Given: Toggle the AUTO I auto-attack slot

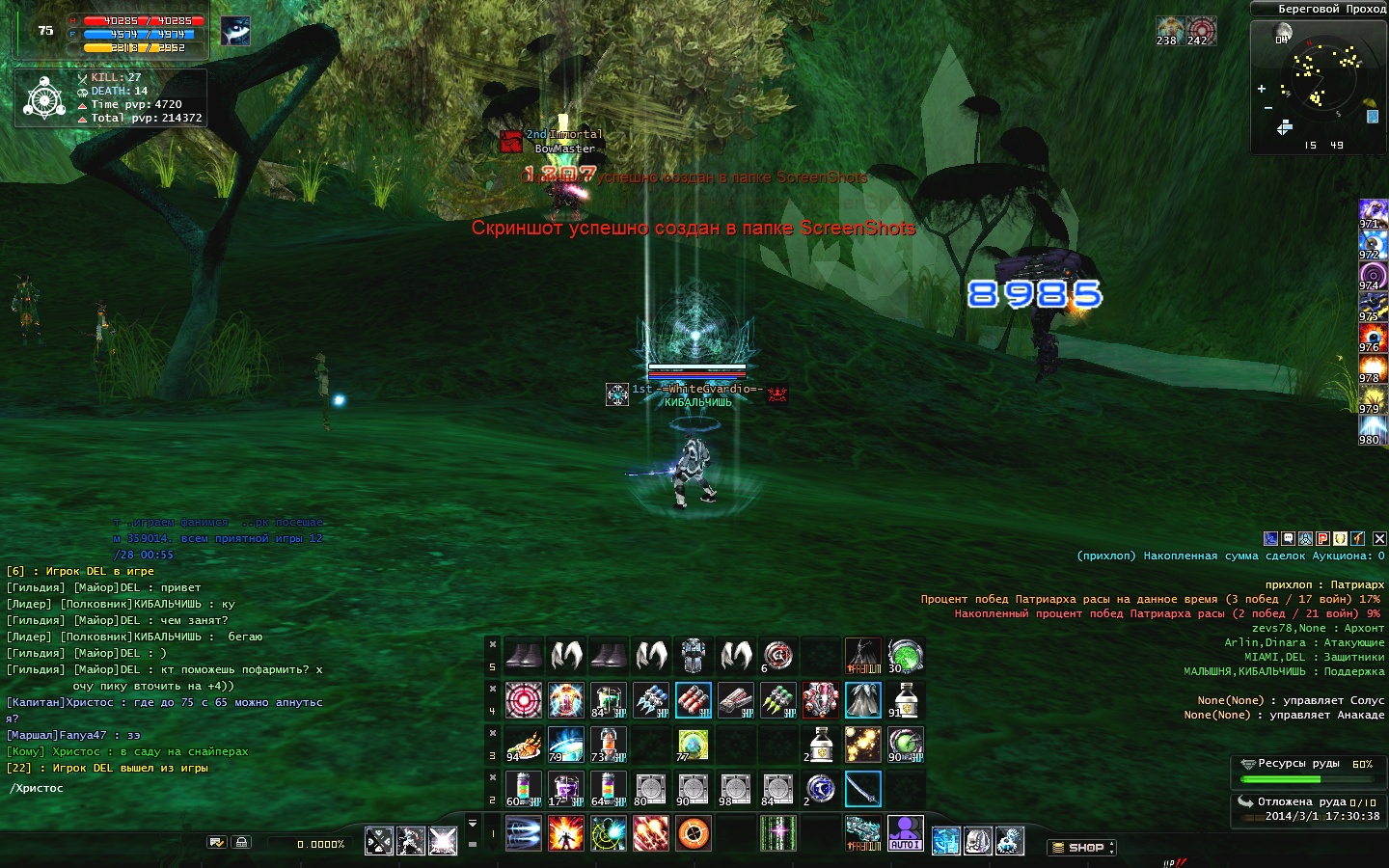Looking at the screenshot, I should pyautogui.click(x=905, y=833).
